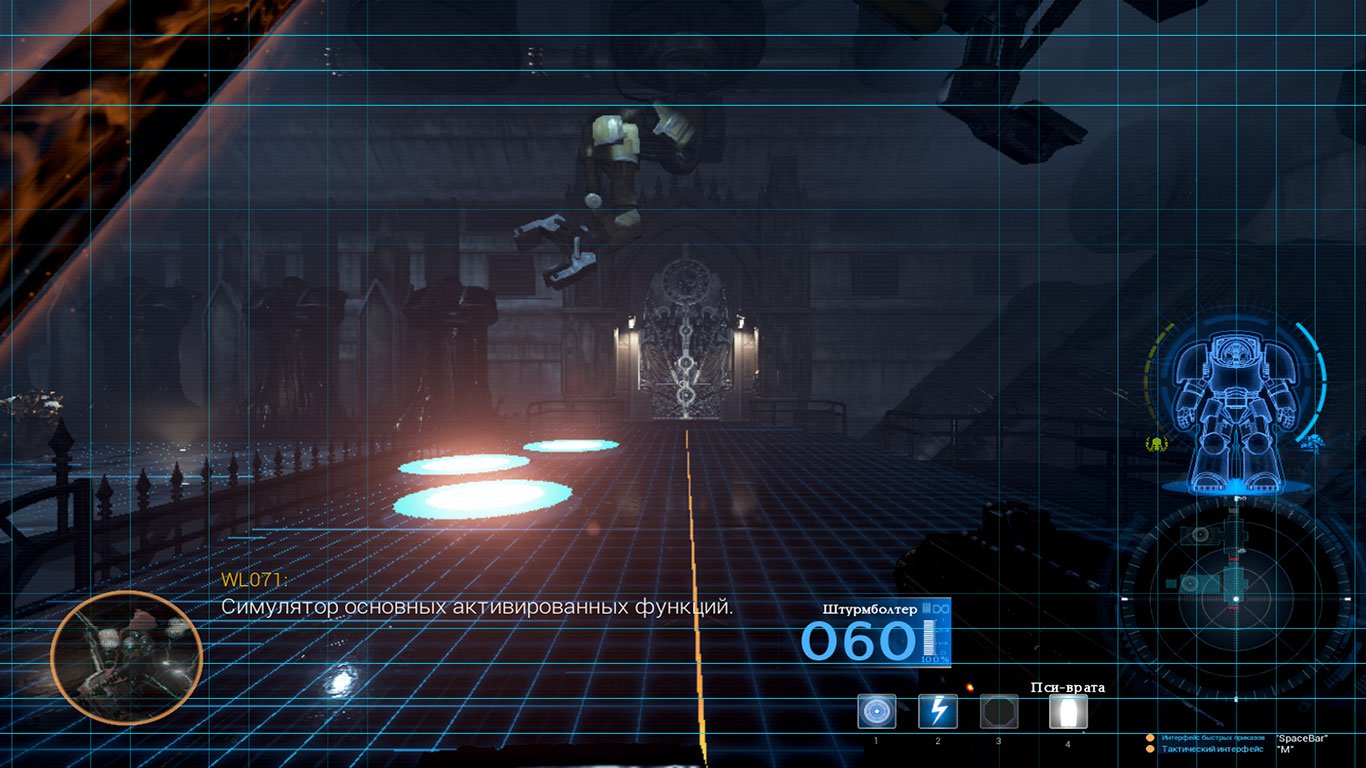Click the empty ability slot 3

997,710
